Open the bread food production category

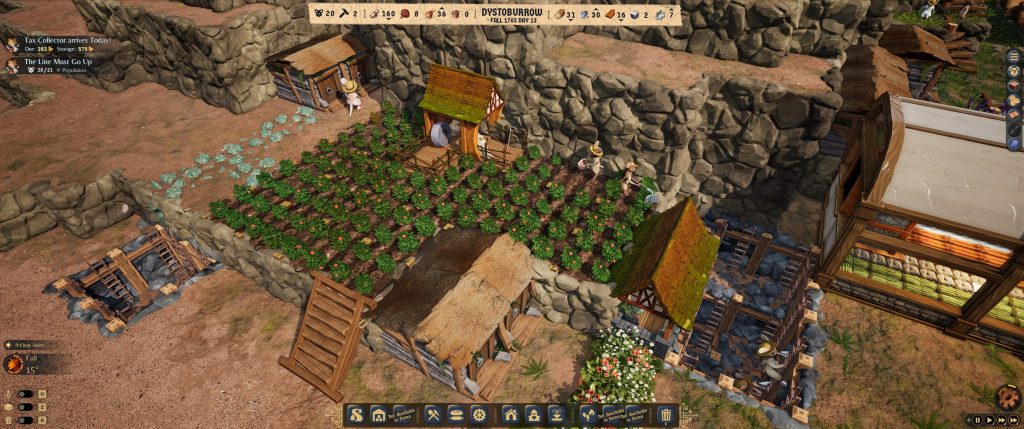[x=457, y=414]
